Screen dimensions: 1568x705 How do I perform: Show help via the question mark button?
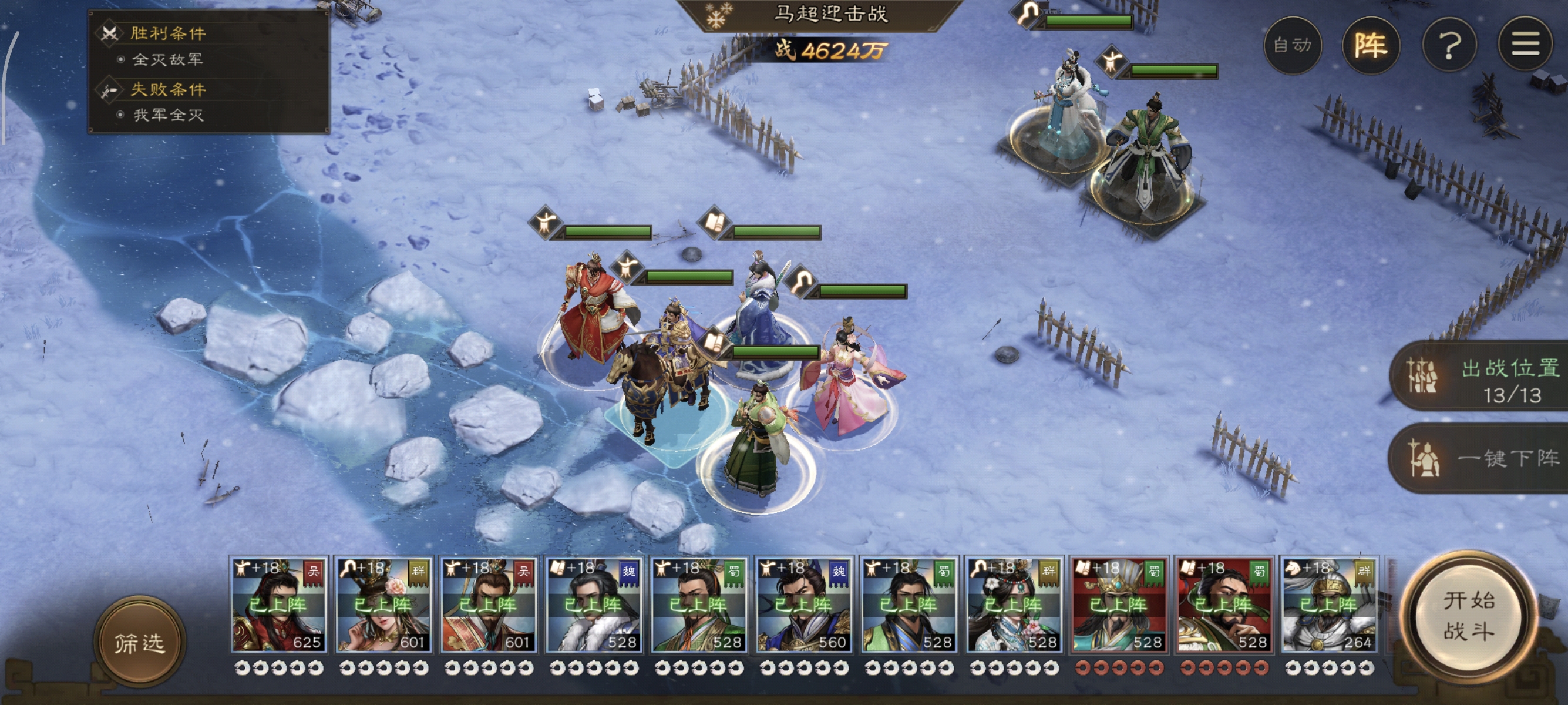(x=1449, y=45)
